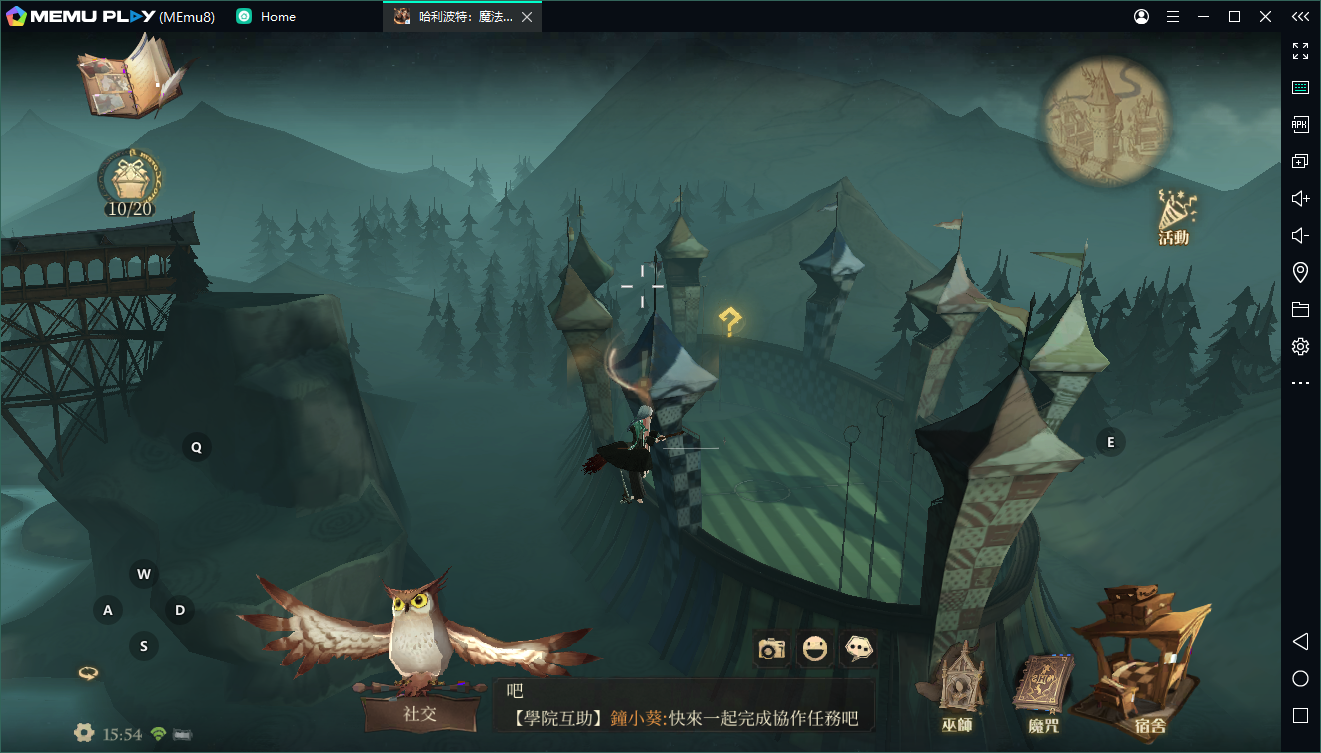Enter the 宿舍 dormitory
The height and width of the screenshot is (753, 1321).
point(1143,665)
